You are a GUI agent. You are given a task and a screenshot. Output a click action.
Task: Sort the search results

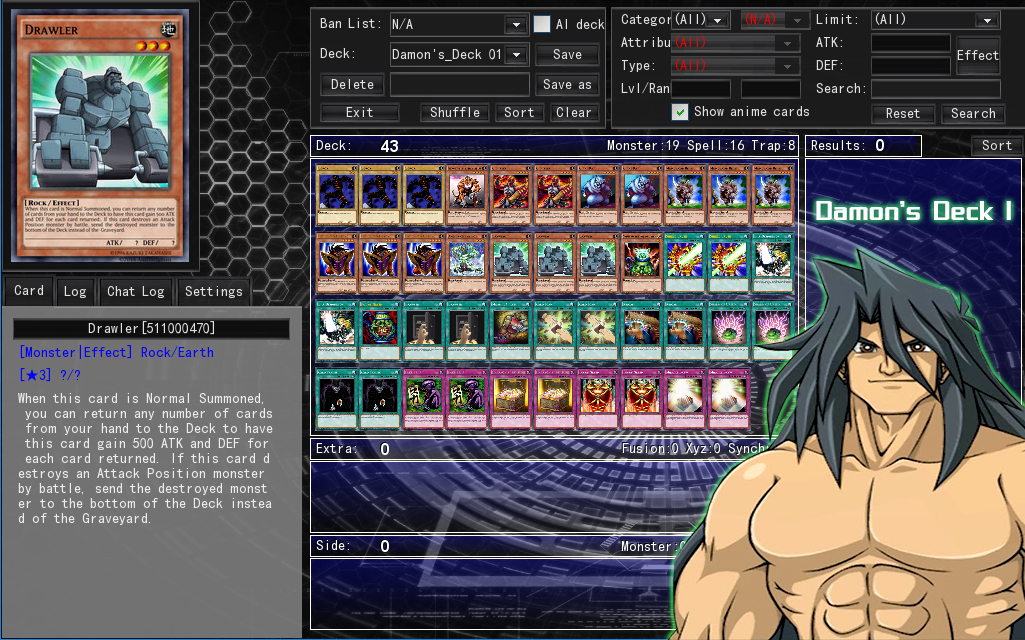coord(996,145)
